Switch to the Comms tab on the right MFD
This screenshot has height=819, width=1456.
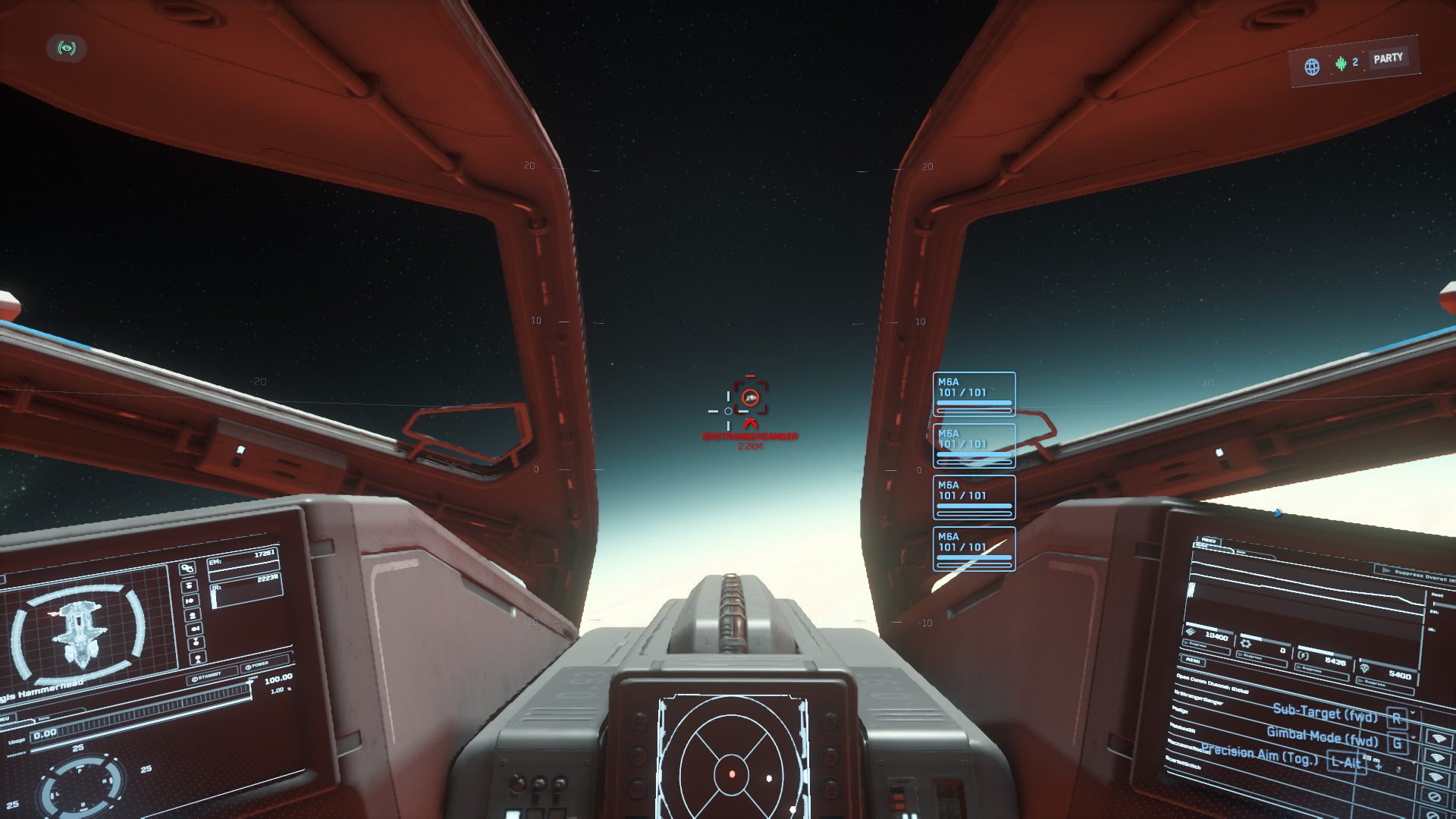pos(1241,552)
